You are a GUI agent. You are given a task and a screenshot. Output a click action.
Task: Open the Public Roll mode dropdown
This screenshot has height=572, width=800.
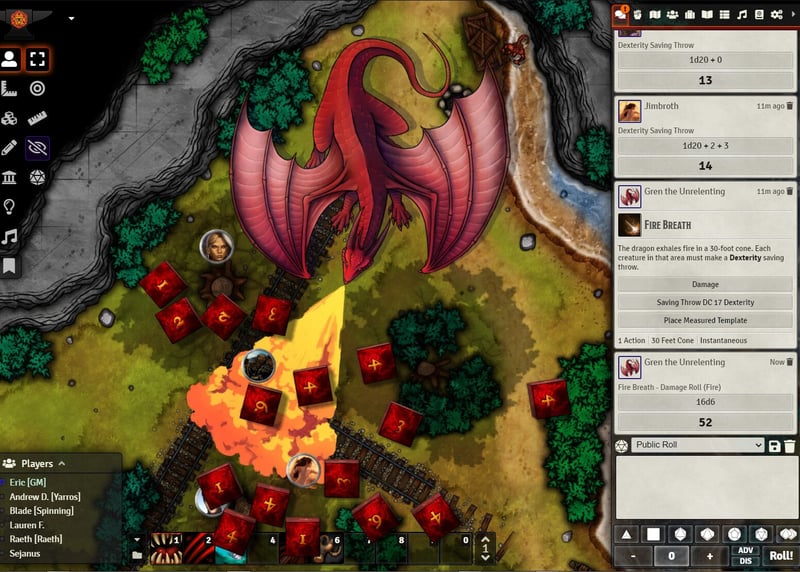click(x=698, y=445)
